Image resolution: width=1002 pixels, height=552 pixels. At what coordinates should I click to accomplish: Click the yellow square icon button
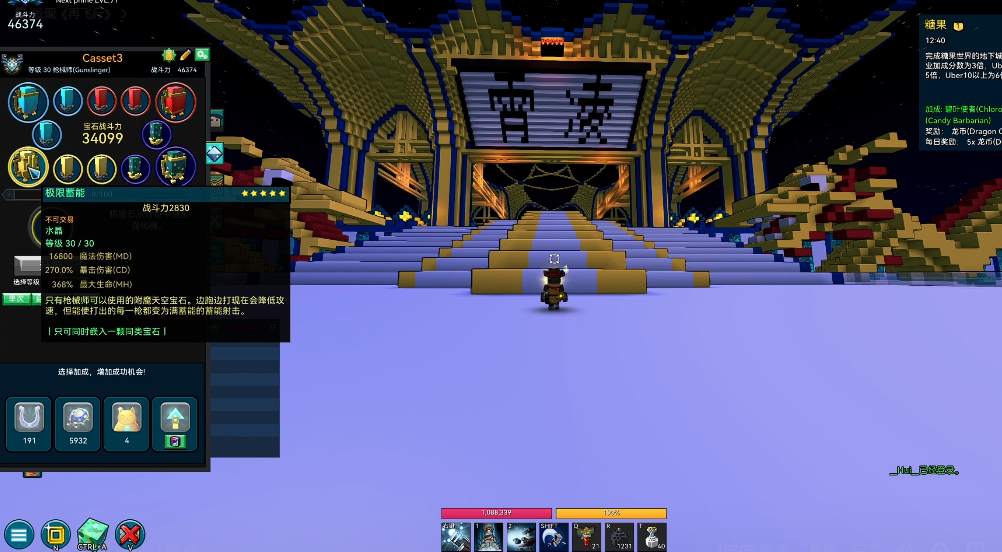[56, 534]
